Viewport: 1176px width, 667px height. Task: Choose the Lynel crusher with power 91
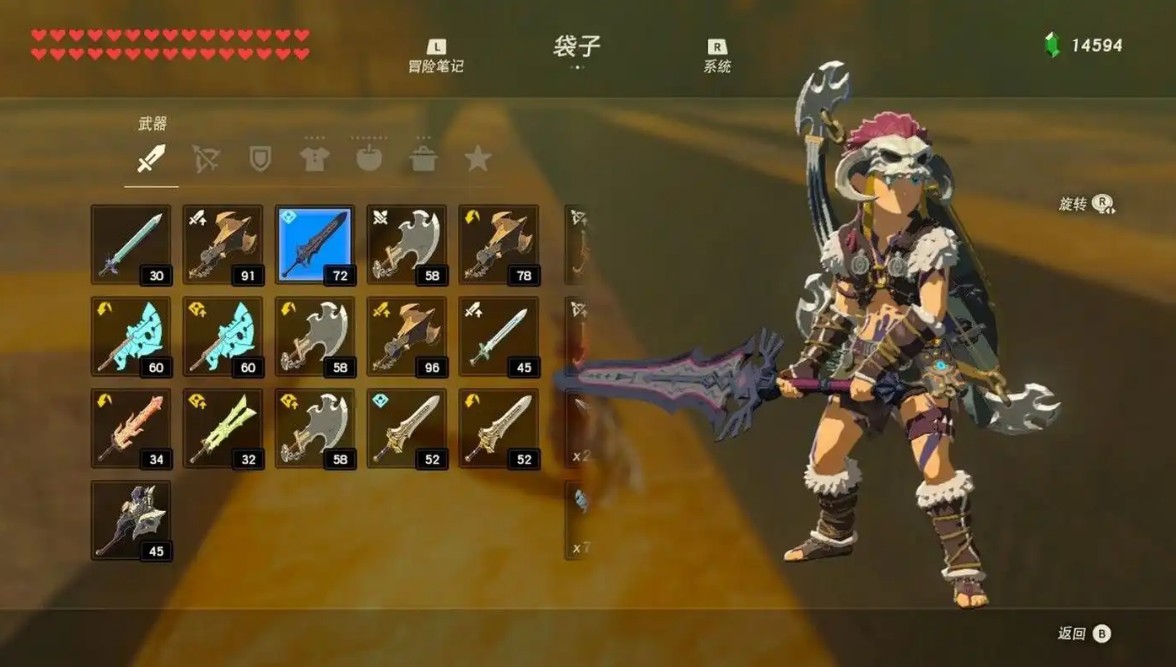[x=223, y=245]
